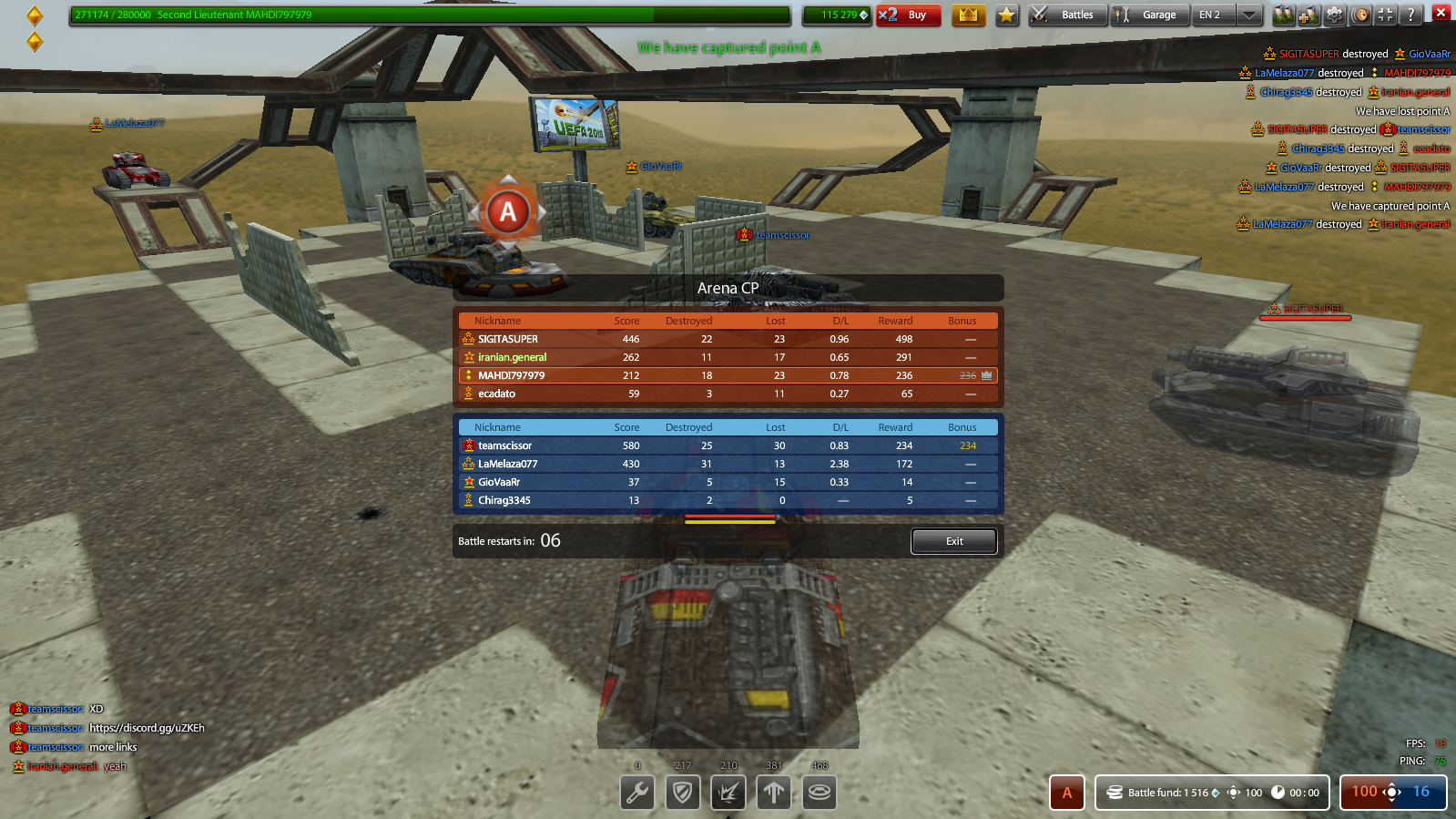The image size is (1456, 819).
Task: Click the favorites star icon
Action: coord(1006,15)
